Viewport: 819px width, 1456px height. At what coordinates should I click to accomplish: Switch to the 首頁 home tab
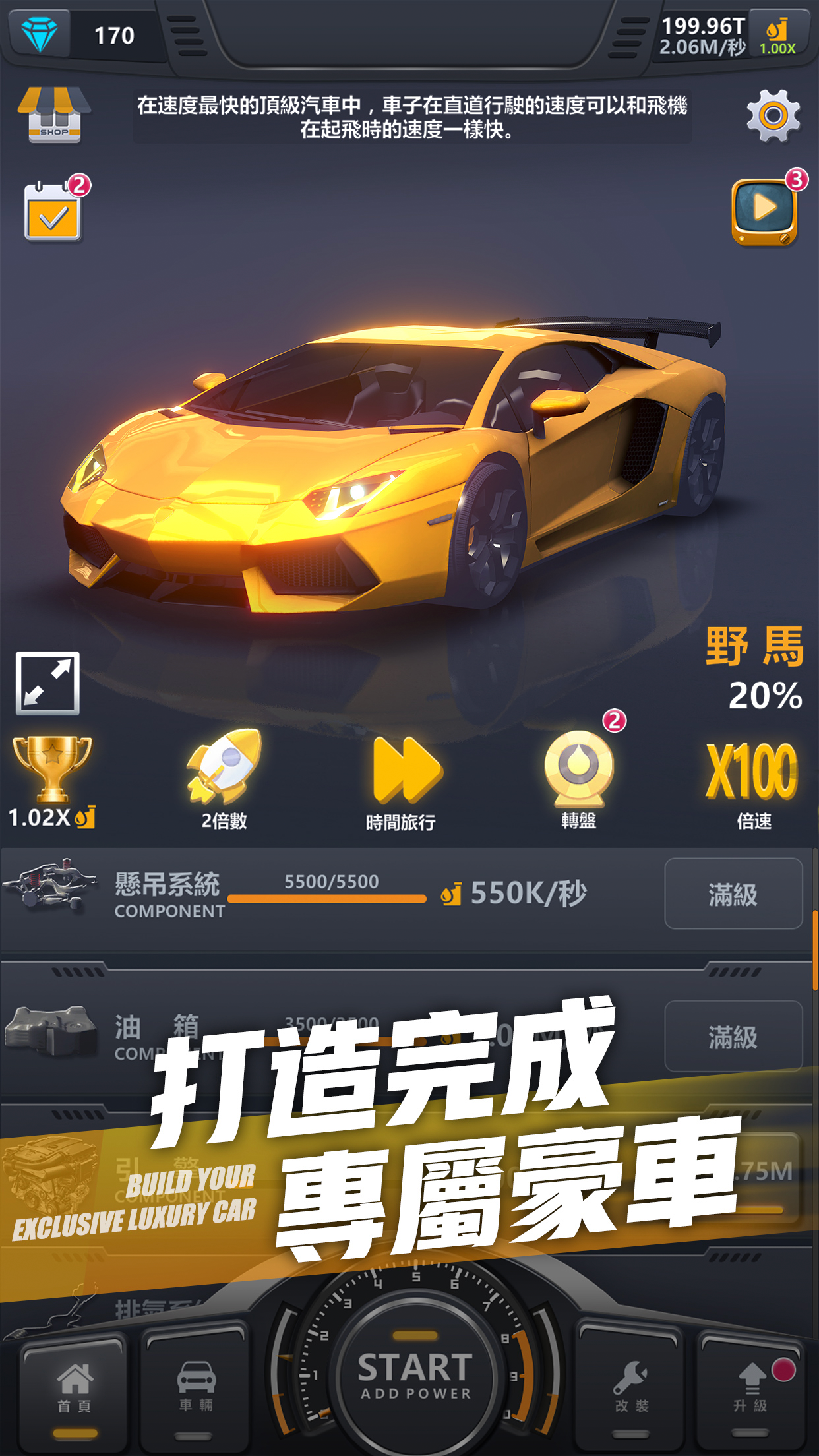pyautogui.click(x=75, y=1387)
